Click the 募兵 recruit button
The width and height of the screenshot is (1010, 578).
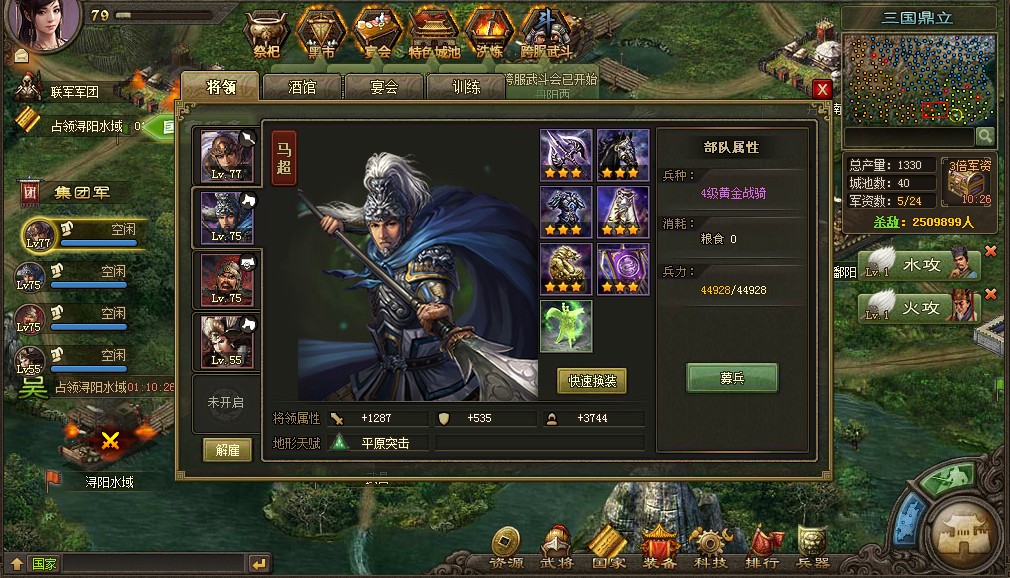(732, 379)
